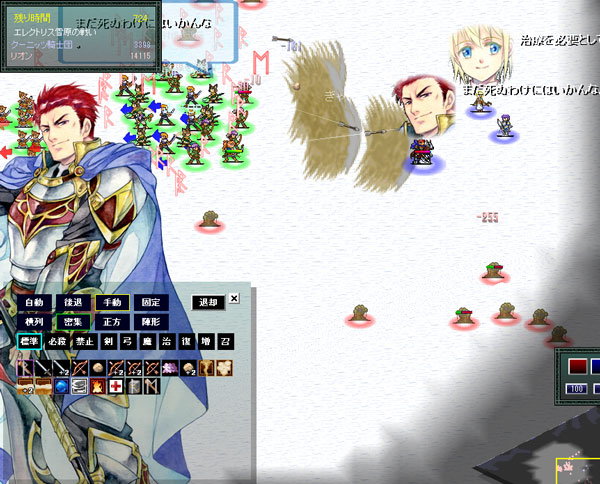Switch to 手動 (manual) control

coord(111,302)
